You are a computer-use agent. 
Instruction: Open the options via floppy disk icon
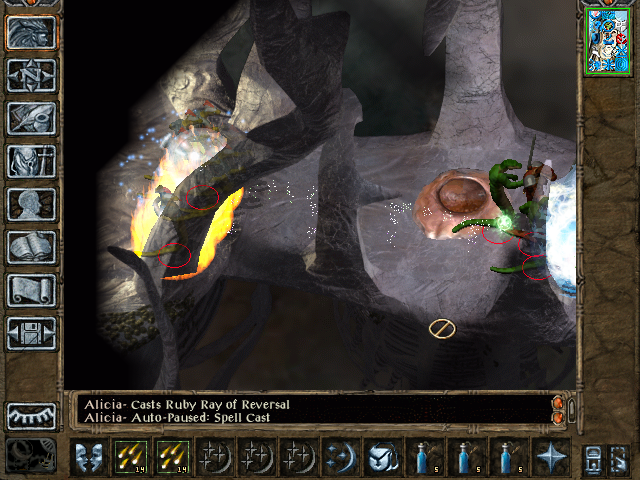pyautogui.click(x=31, y=333)
